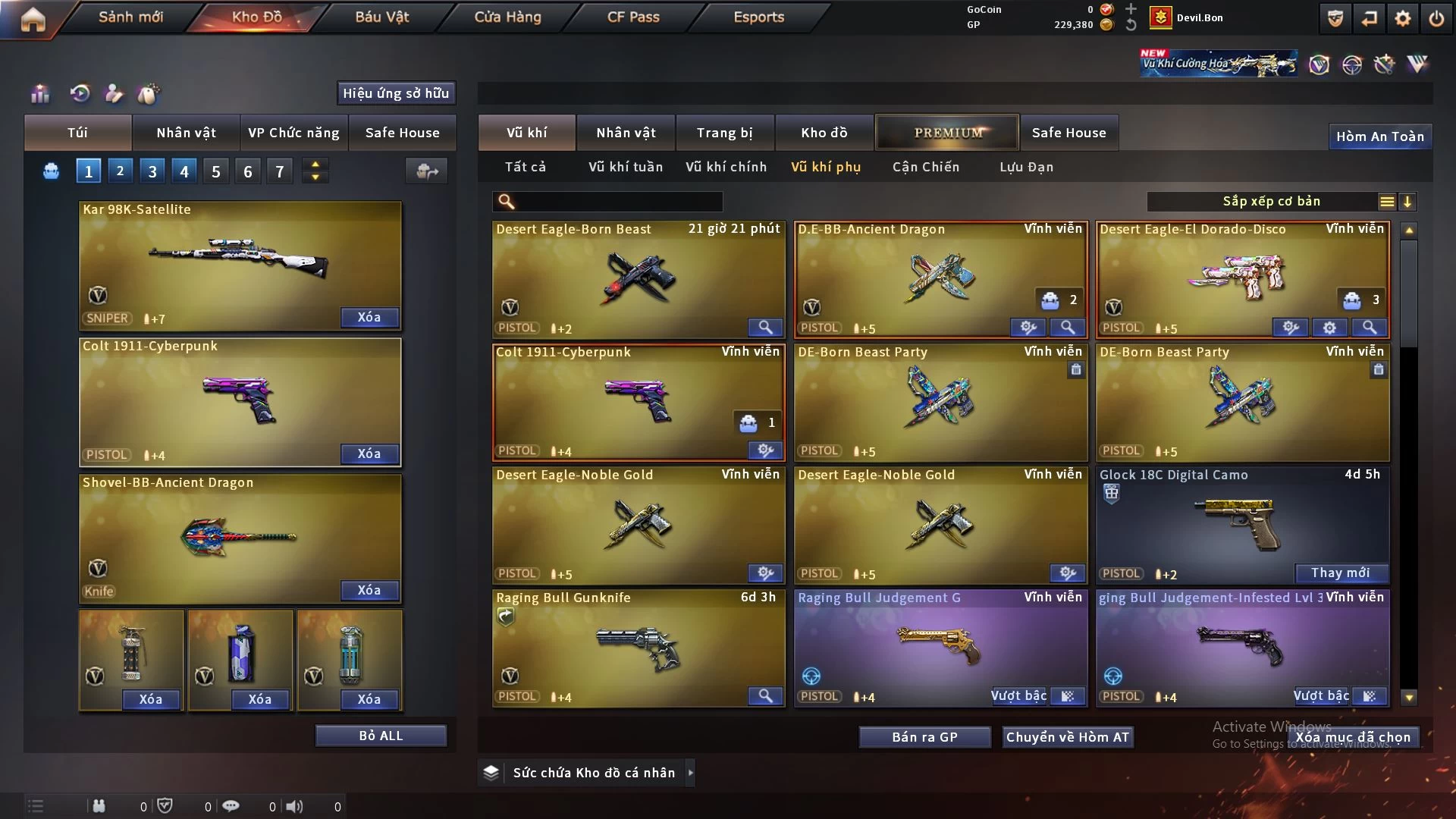Click the home icon button
This screenshot has height=819, width=1456.
[x=33, y=19]
